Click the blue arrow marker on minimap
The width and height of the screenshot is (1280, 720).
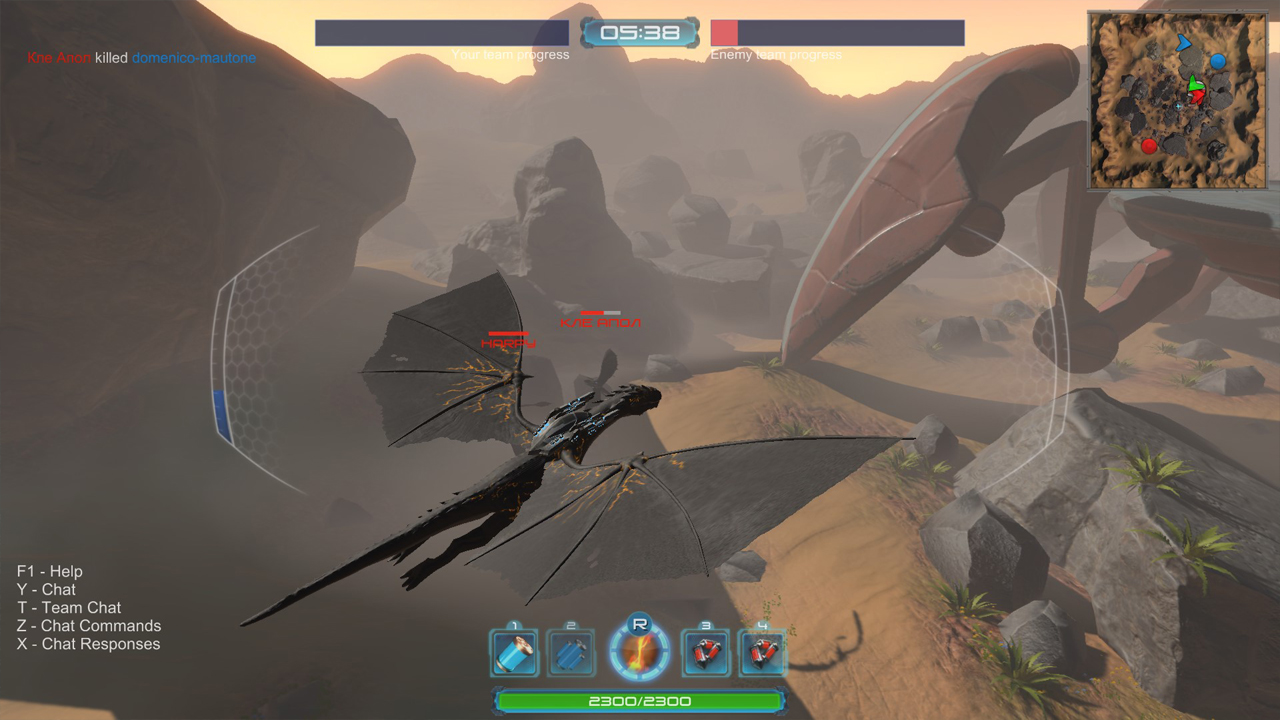(1184, 43)
